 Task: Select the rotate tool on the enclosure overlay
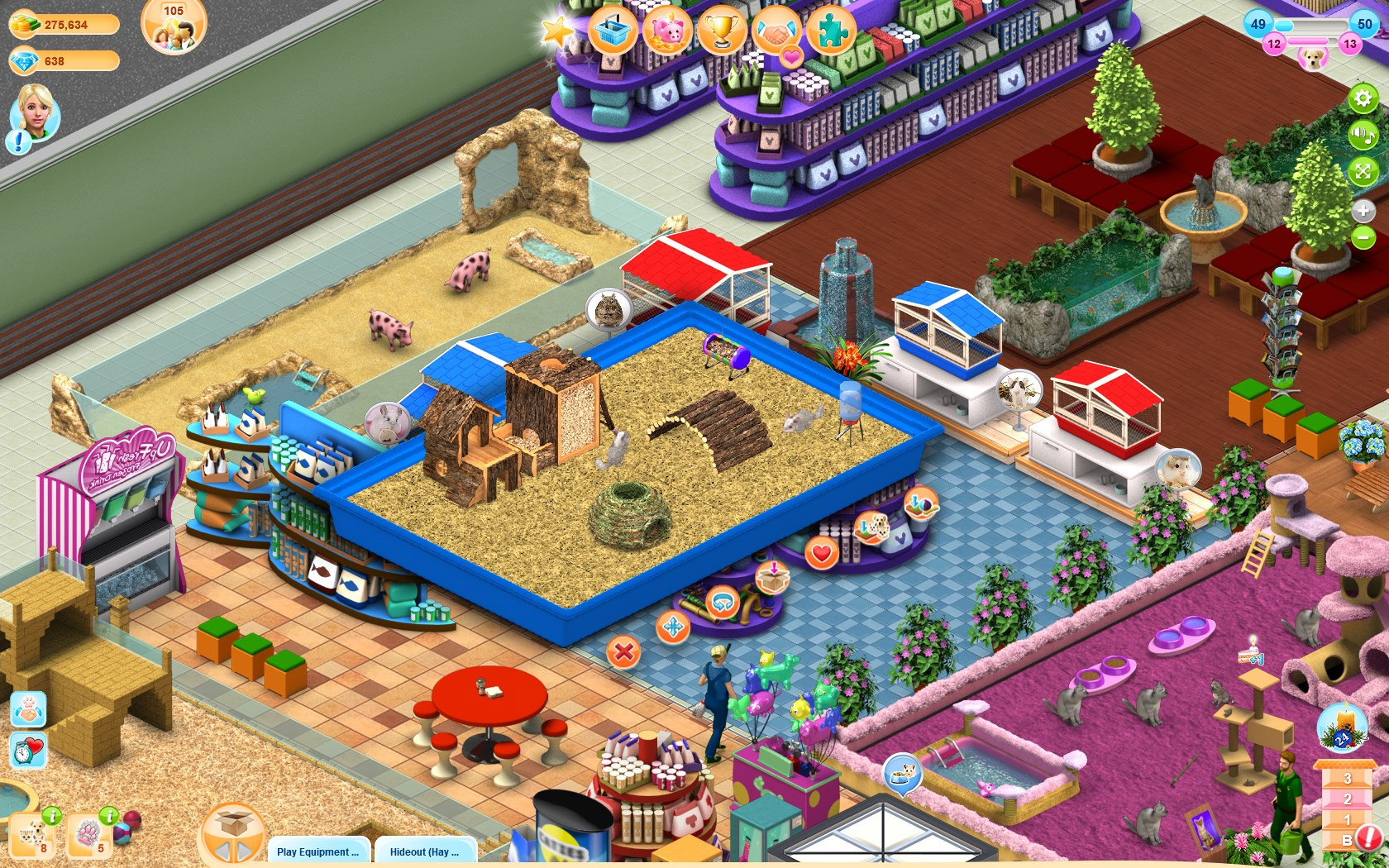(x=723, y=603)
